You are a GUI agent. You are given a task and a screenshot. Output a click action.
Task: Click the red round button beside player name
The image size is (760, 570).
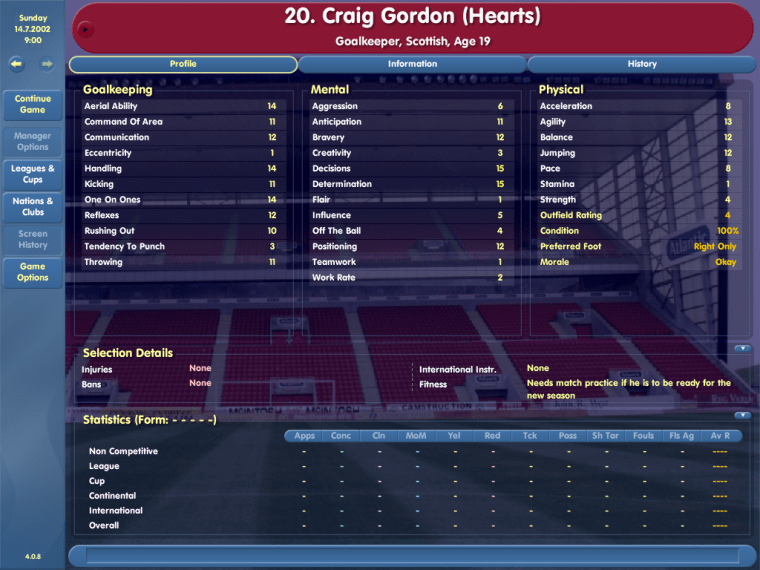[85, 29]
